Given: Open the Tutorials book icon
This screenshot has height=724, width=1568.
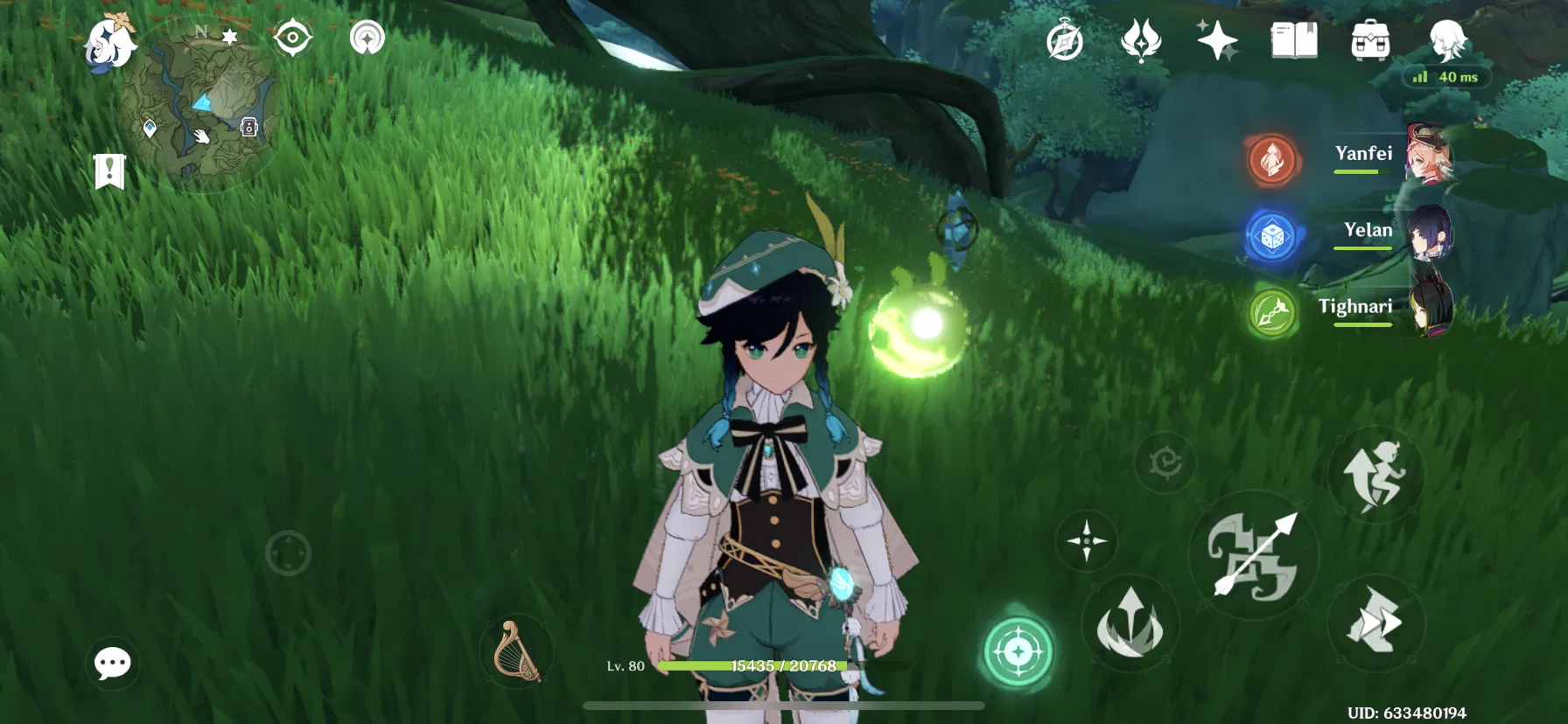Looking at the screenshot, I should point(1293,41).
